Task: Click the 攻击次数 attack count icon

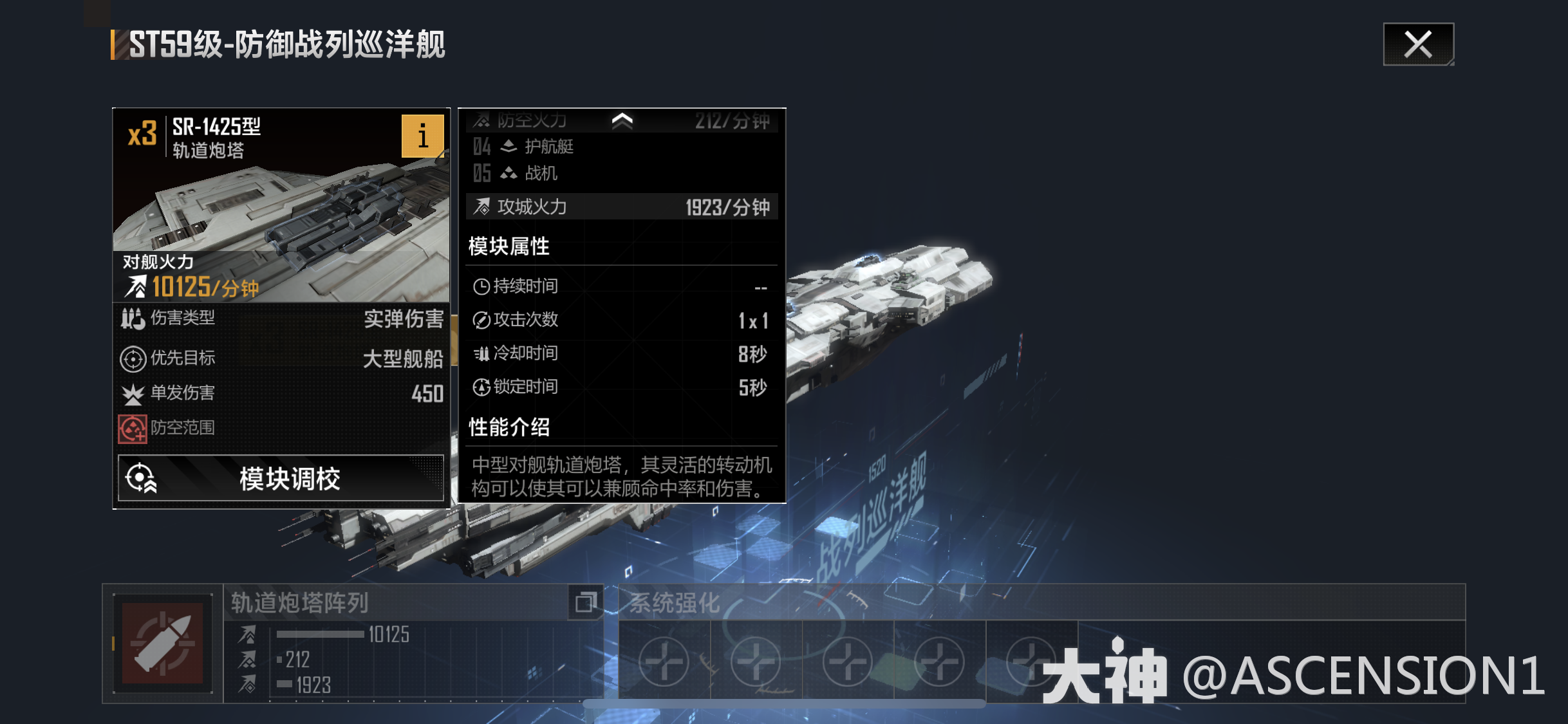Action: pos(481,319)
